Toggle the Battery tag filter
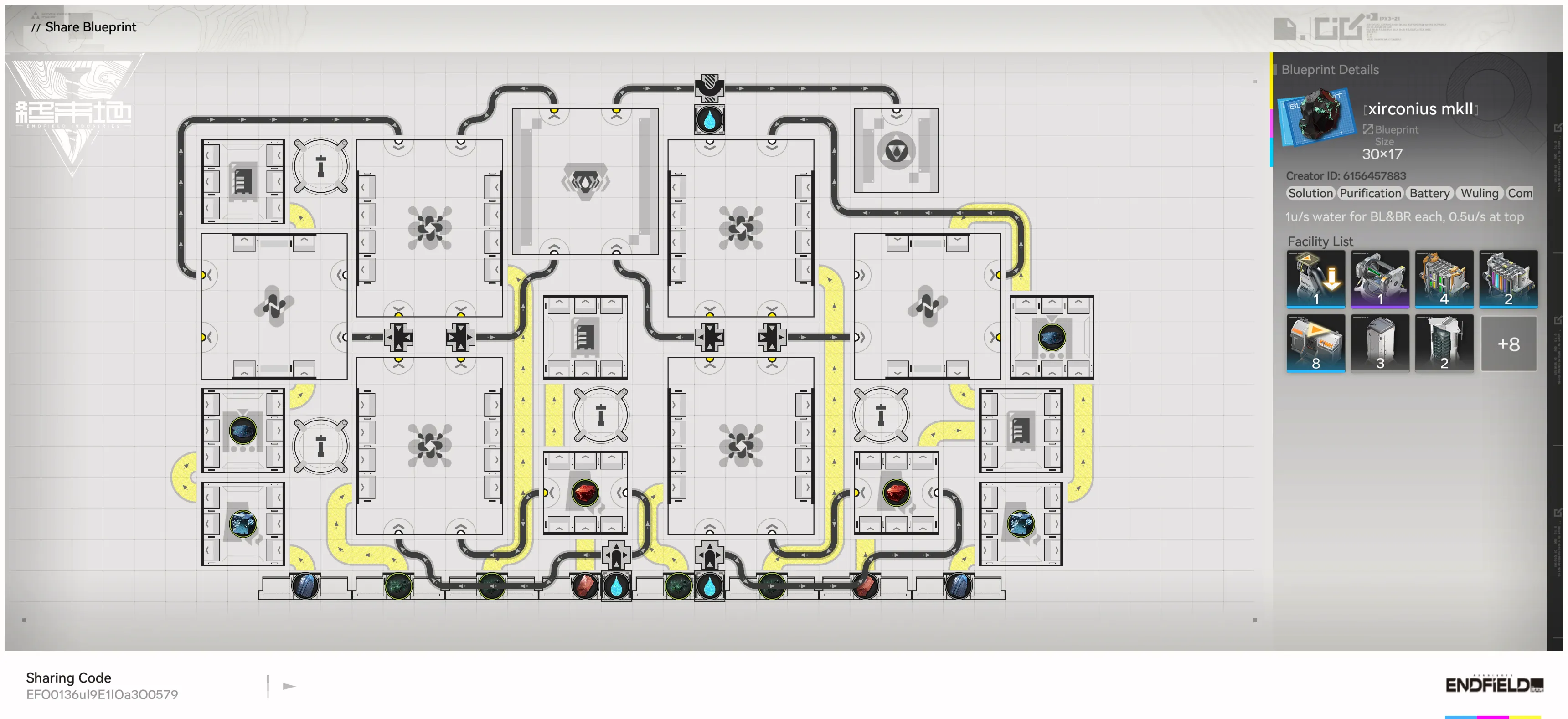Viewport: 1568px width, 719px height. pyautogui.click(x=1429, y=194)
